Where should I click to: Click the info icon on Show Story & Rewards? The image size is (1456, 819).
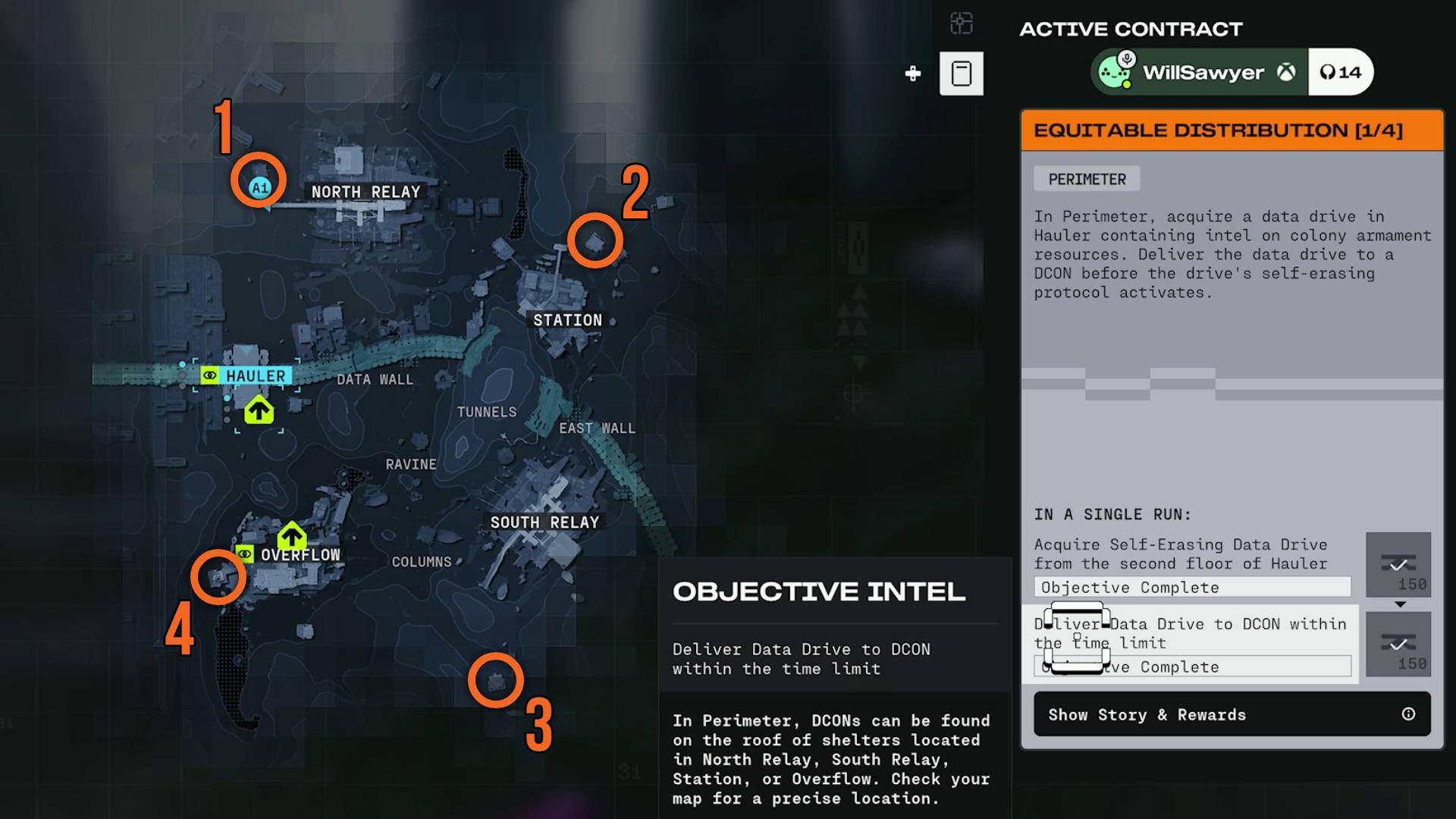click(x=1408, y=714)
